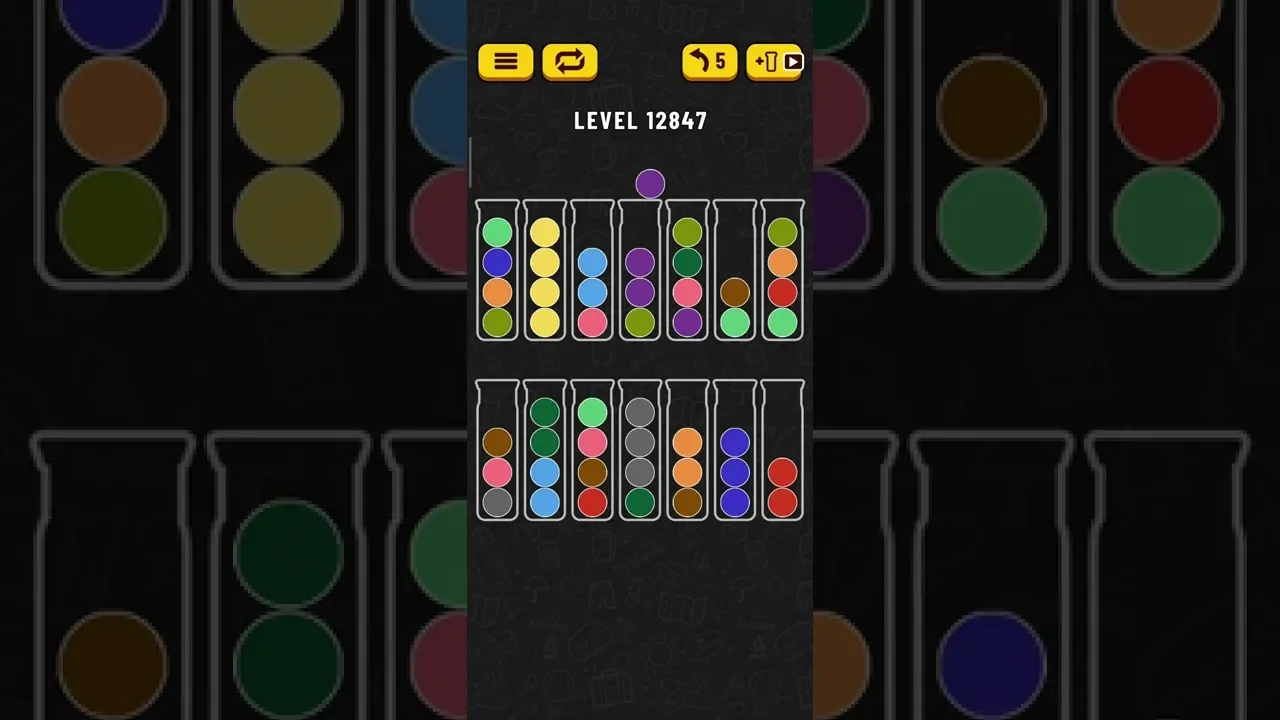Screen dimensions: 1280x720
Task: Open the hamburger menu
Action: point(506,62)
